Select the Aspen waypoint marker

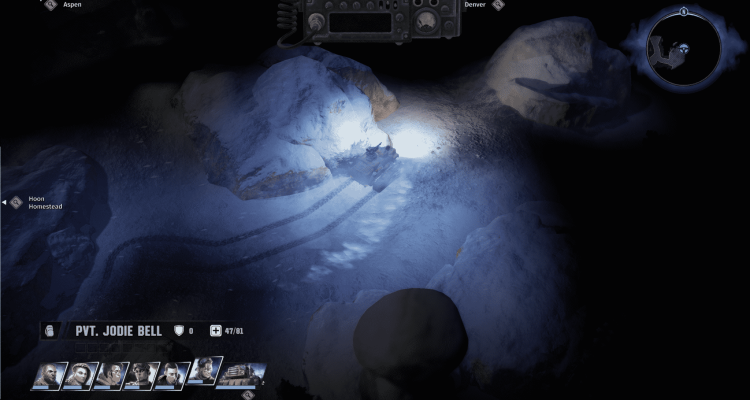point(50,4)
